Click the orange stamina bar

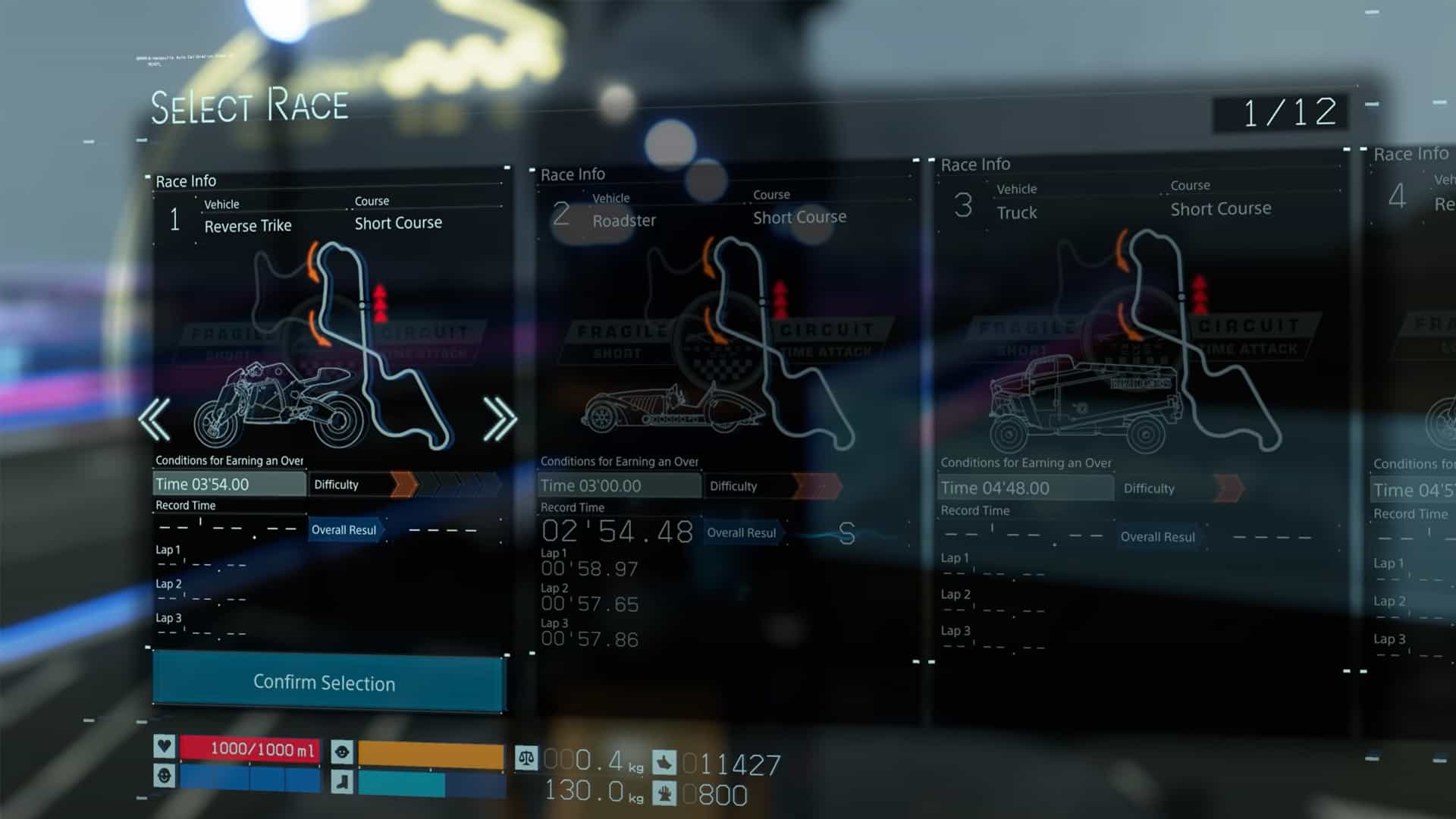(428, 752)
